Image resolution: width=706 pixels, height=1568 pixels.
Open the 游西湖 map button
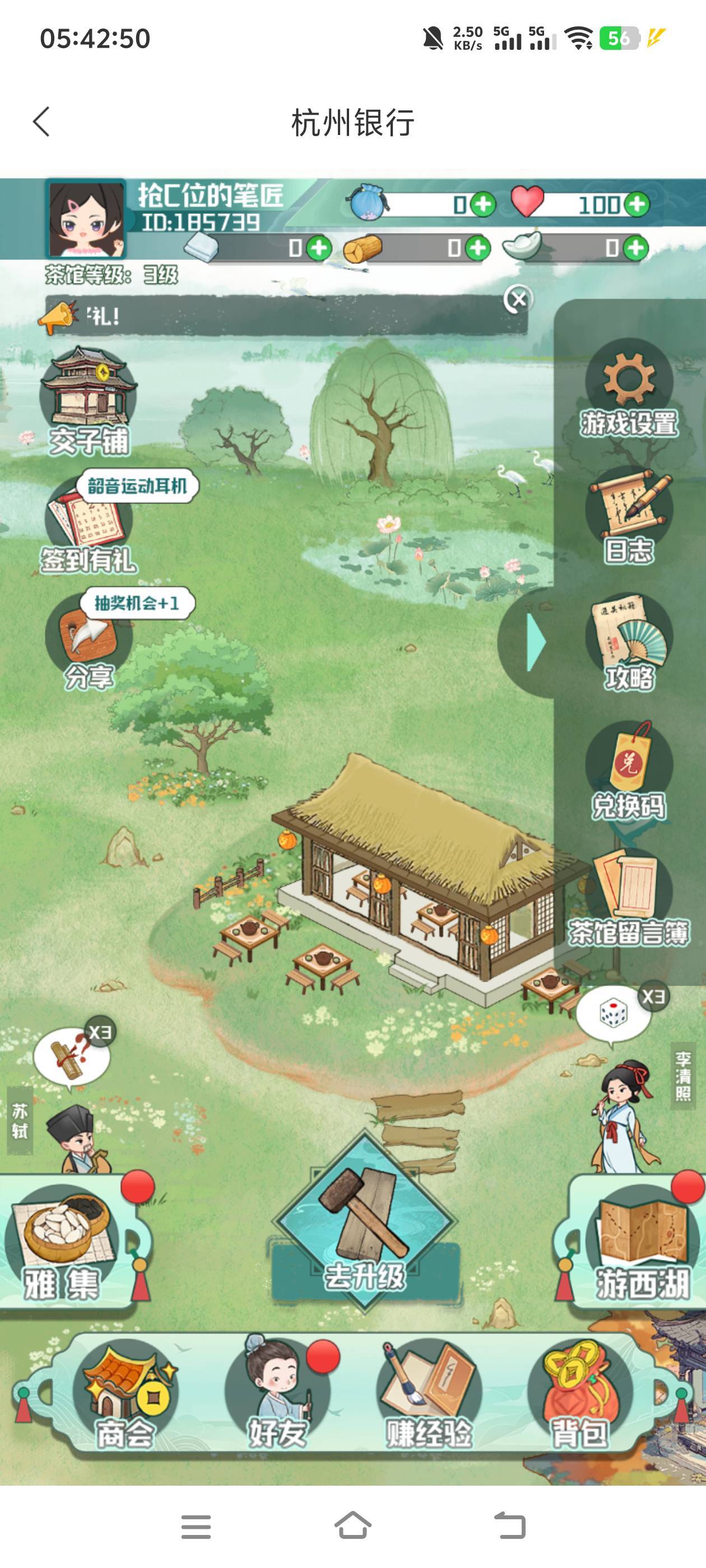coord(640,1242)
